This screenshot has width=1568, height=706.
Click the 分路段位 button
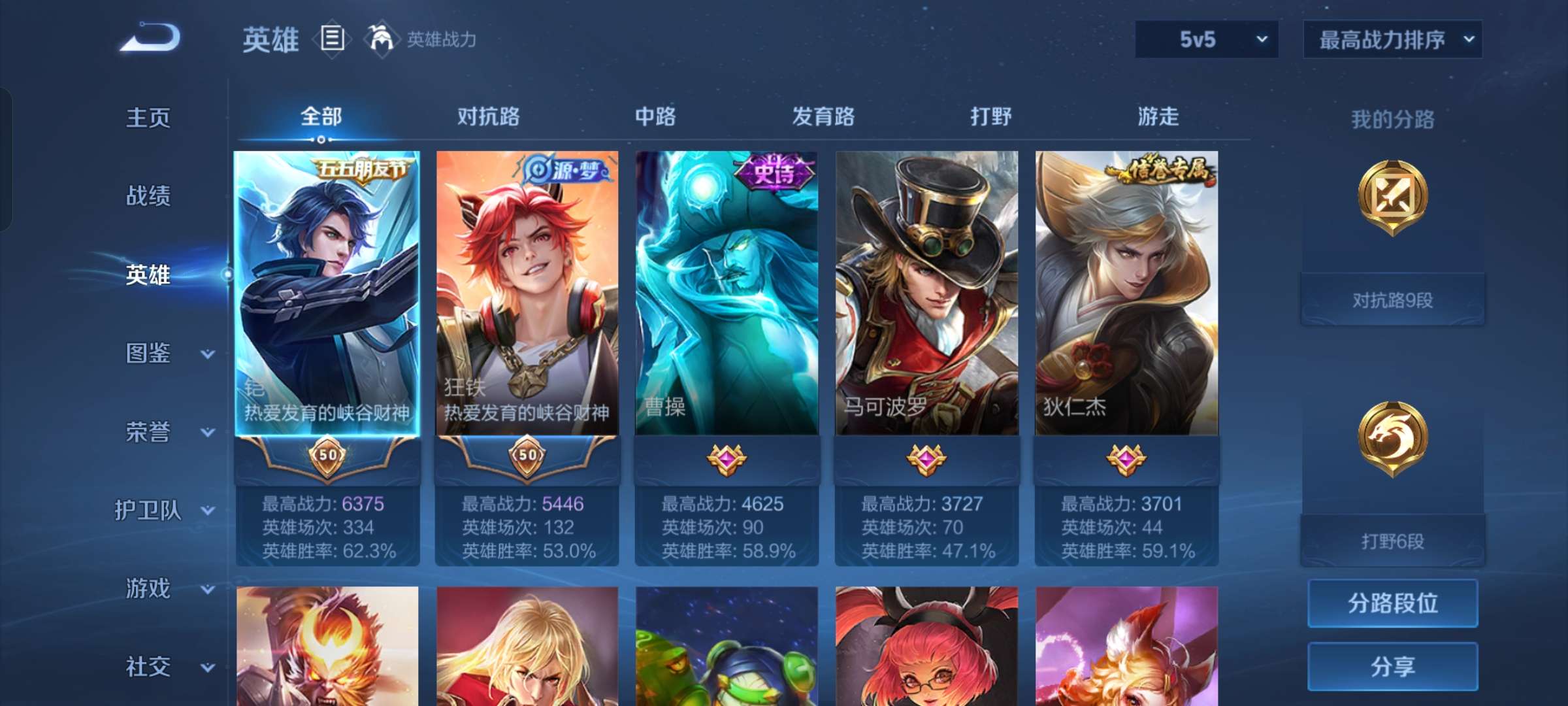click(x=1392, y=603)
